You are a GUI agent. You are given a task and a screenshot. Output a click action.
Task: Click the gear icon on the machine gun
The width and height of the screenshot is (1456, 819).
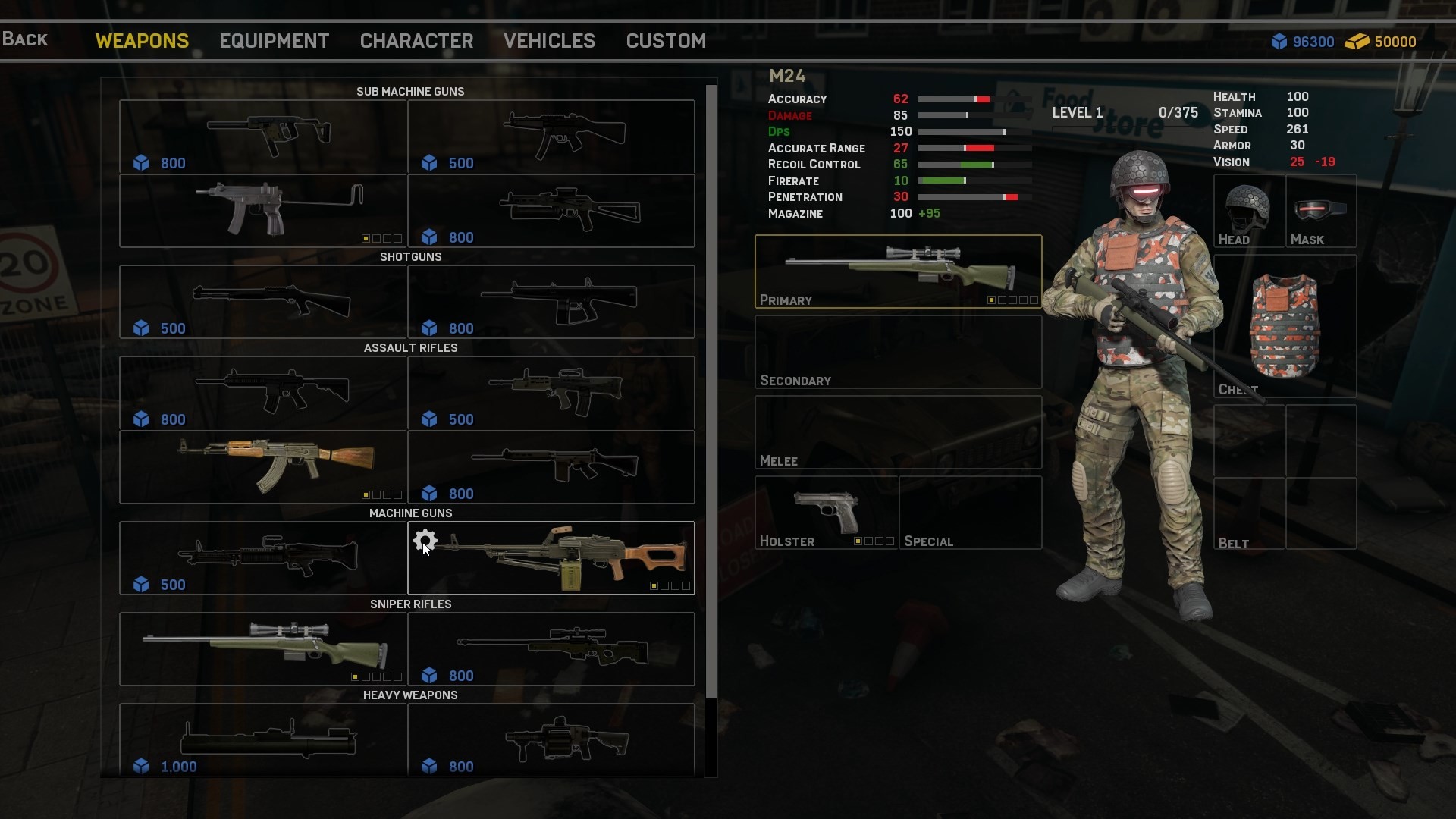425,541
